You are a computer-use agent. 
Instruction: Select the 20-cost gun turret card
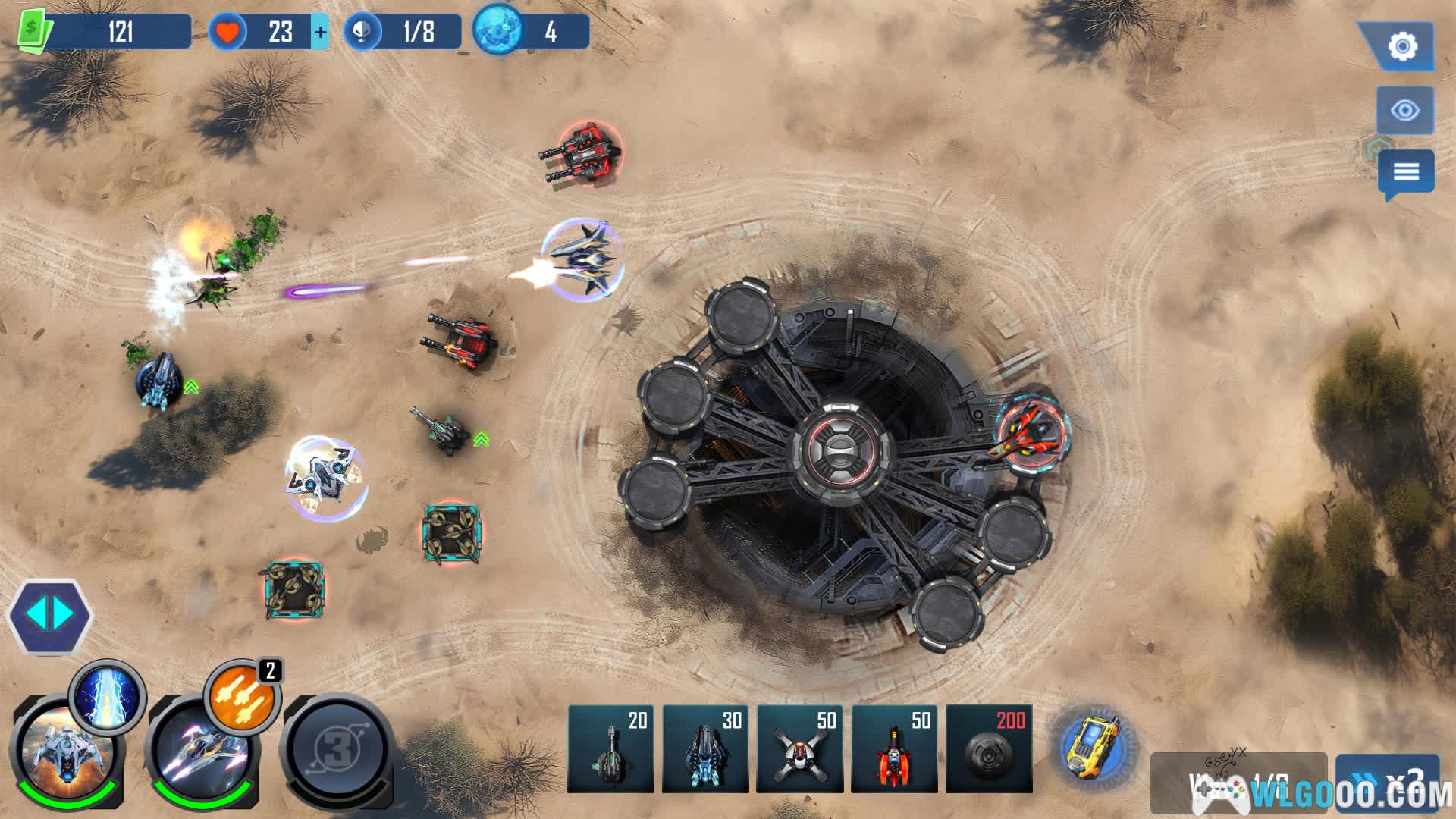tap(610, 748)
